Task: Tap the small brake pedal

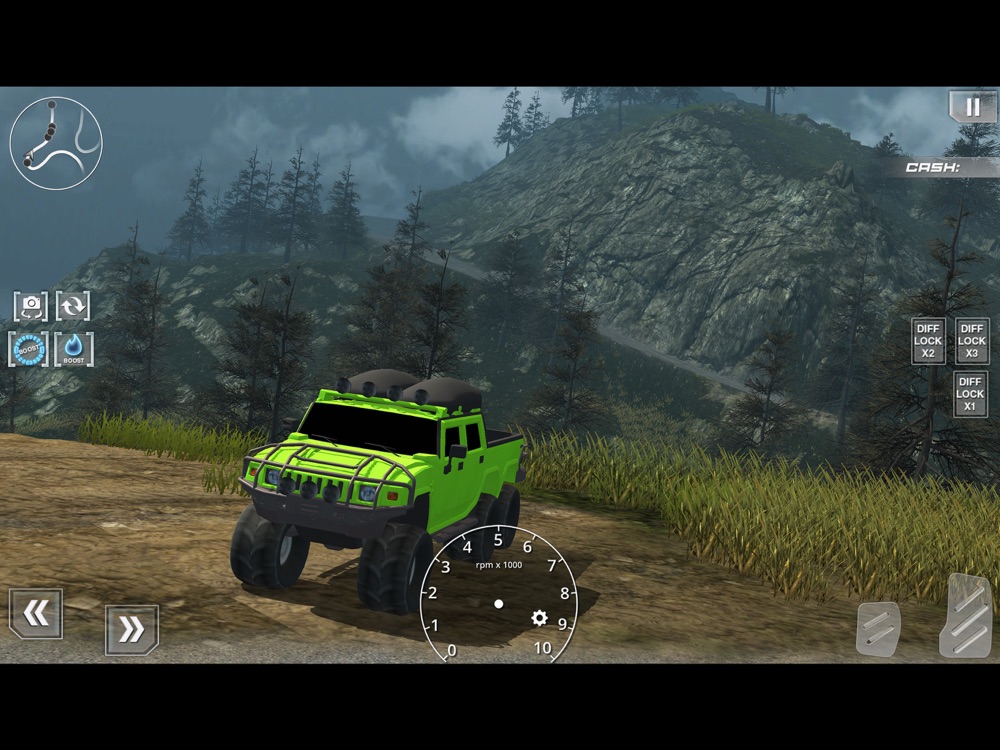Action: pos(878,629)
